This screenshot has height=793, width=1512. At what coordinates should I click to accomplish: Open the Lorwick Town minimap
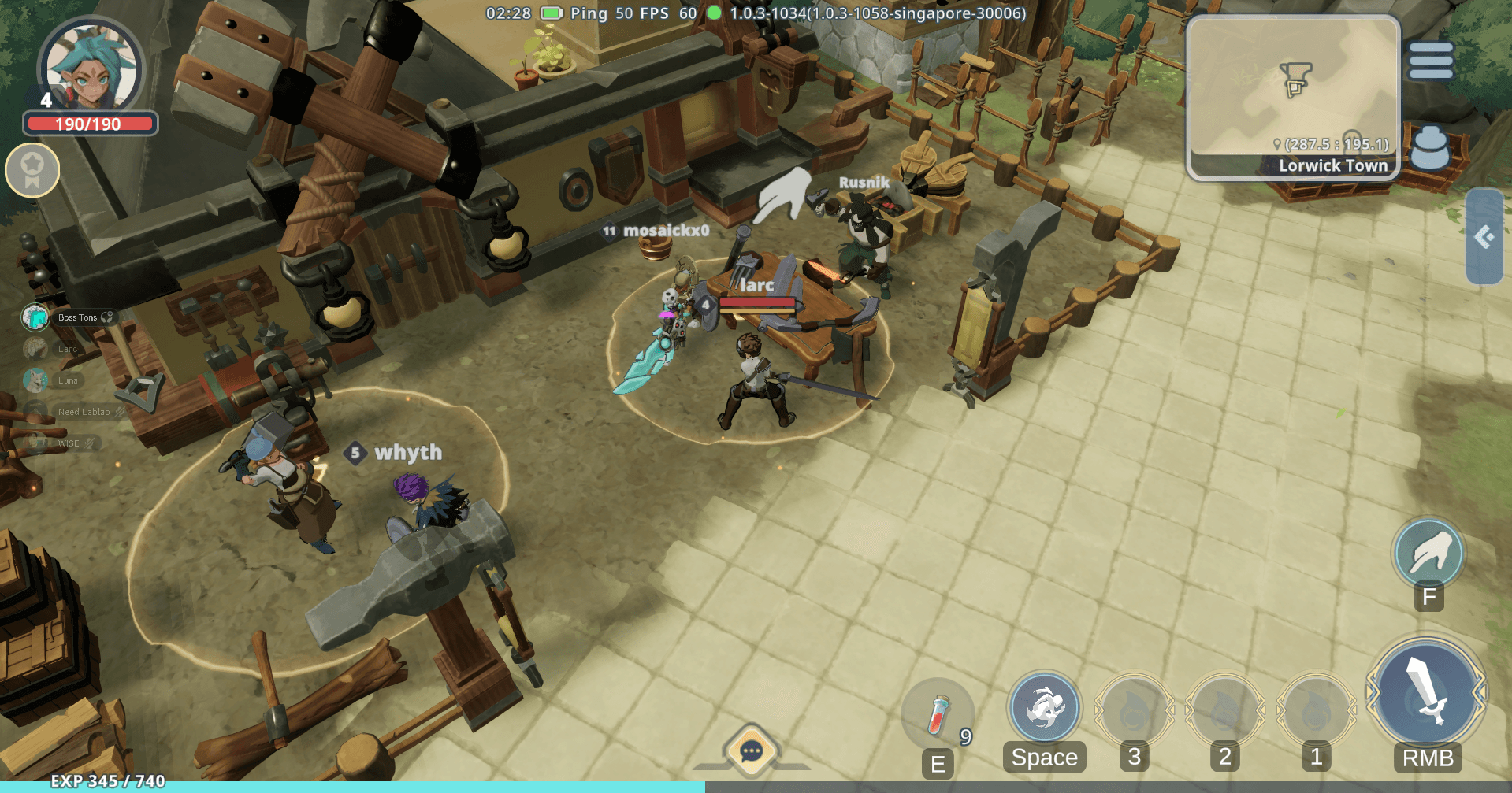pyautogui.click(x=1292, y=94)
